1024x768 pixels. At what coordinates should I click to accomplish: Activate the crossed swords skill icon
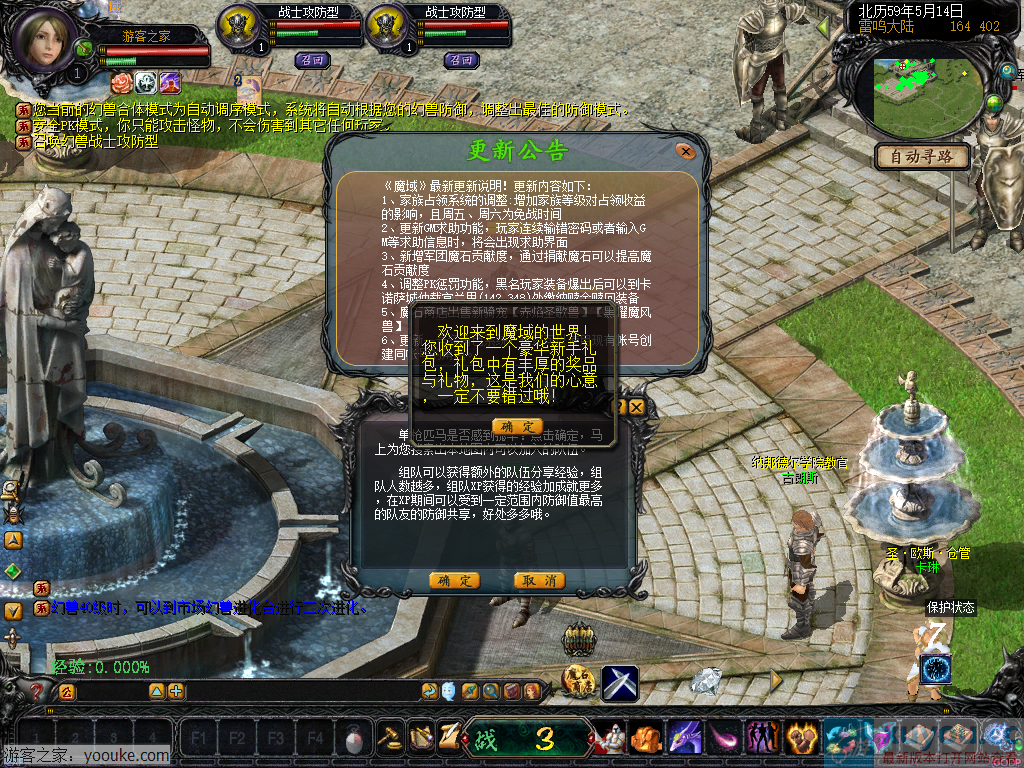click(620, 683)
